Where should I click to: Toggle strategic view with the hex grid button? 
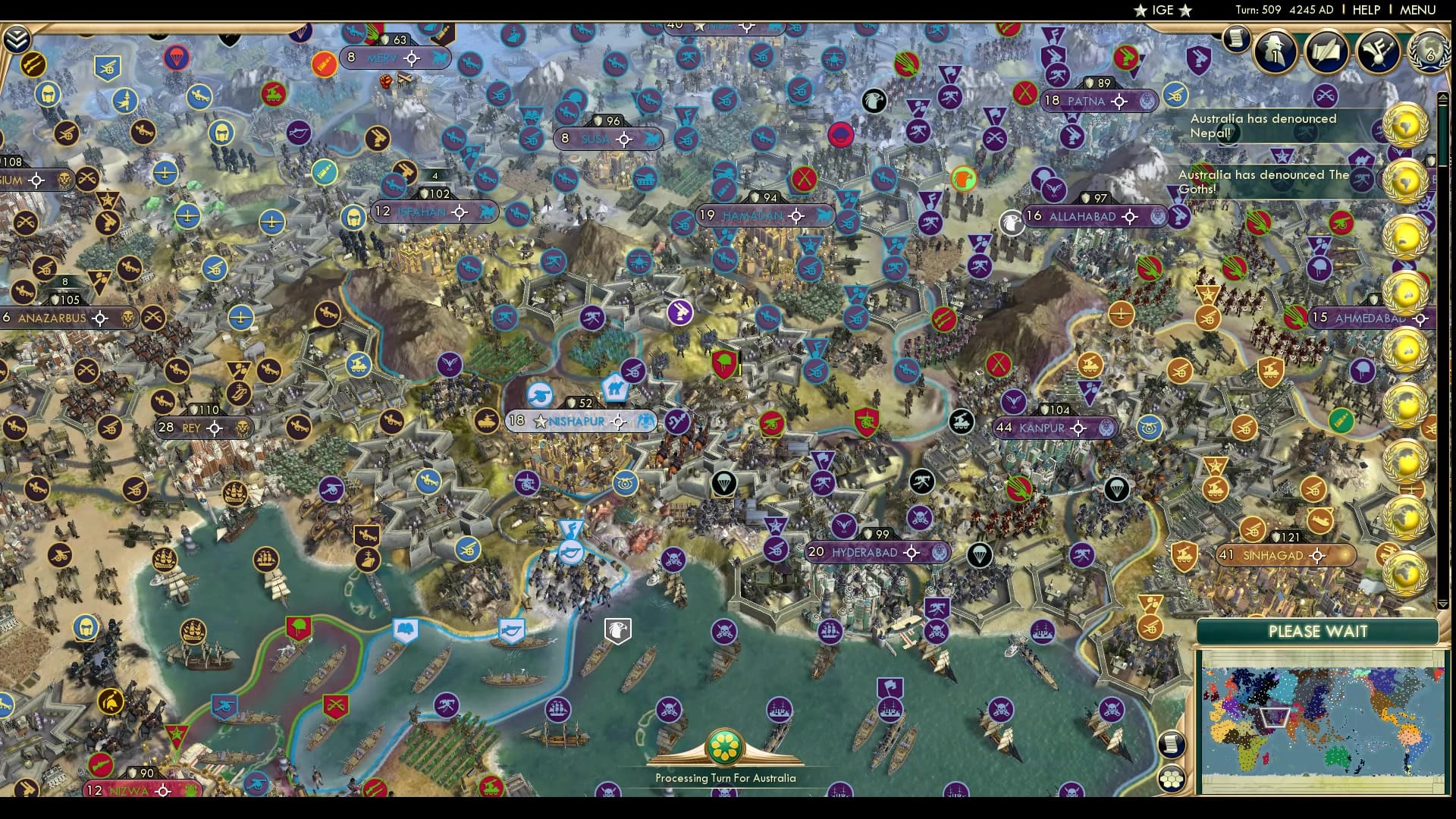click(x=1172, y=780)
